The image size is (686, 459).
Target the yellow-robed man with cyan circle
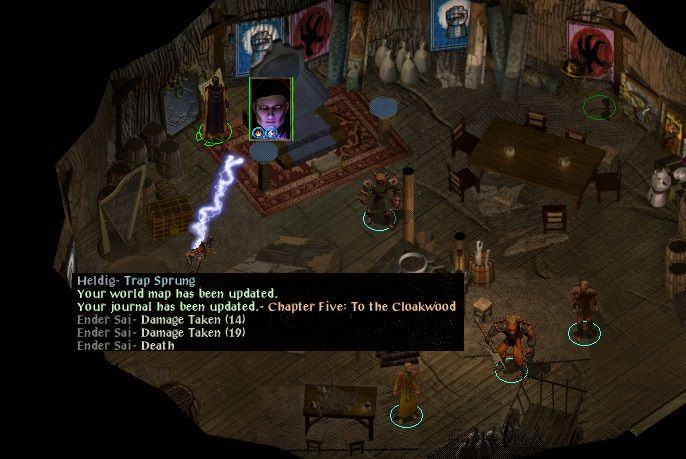pyautogui.click(x=405, y=391)
